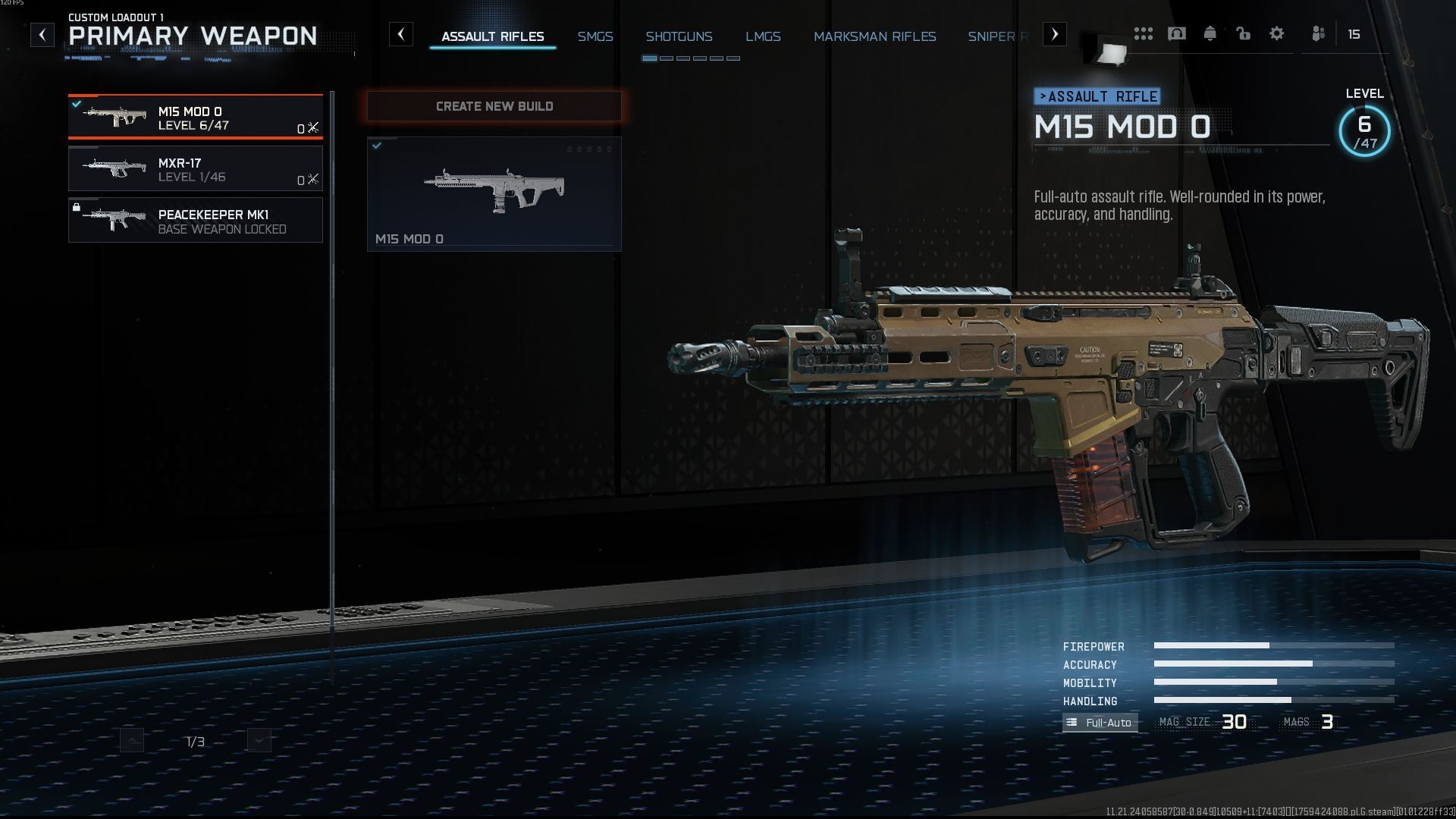The width and height of the screenshot is (1456, 819).
Task: Choose the Assault Rifles tab
Action: 493,36
